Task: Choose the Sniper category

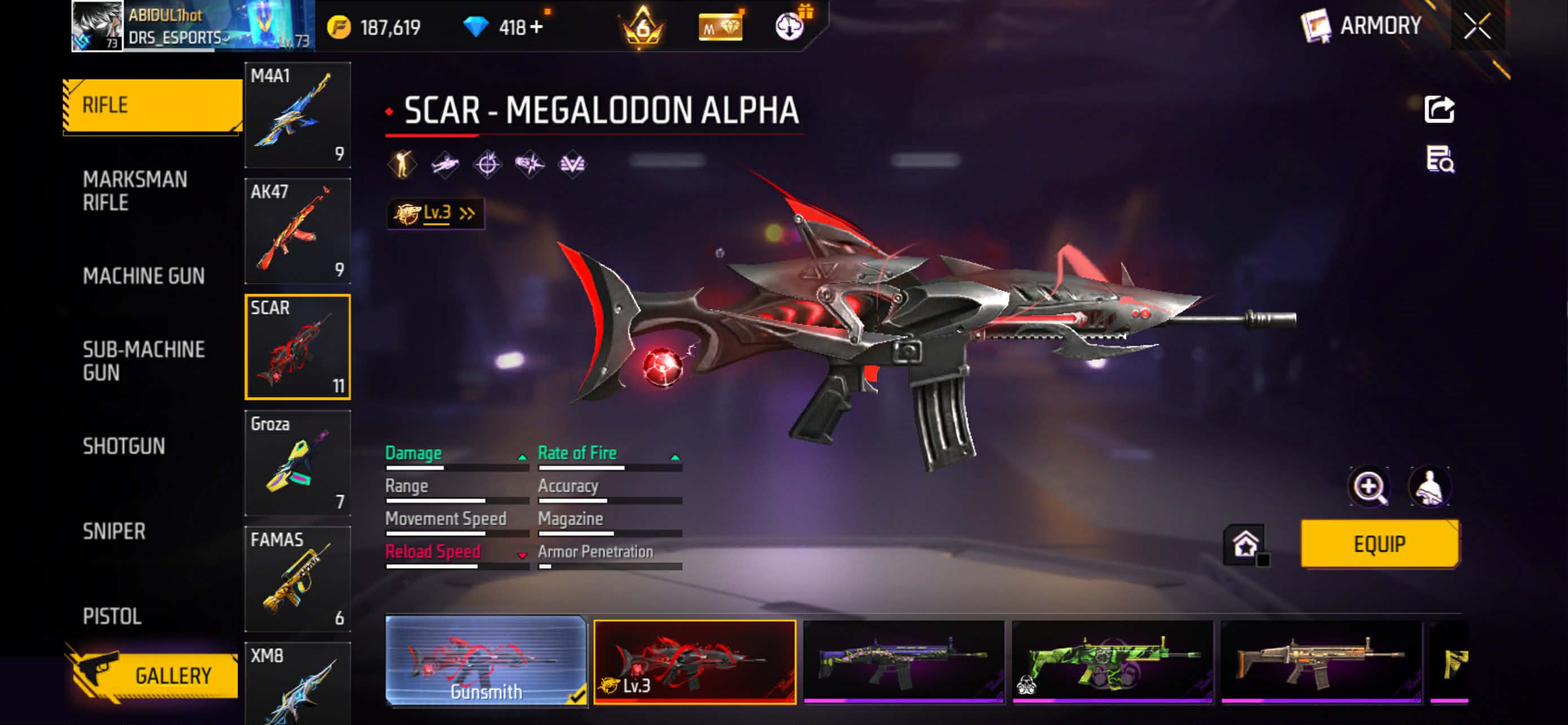Action: coord(115,531)
